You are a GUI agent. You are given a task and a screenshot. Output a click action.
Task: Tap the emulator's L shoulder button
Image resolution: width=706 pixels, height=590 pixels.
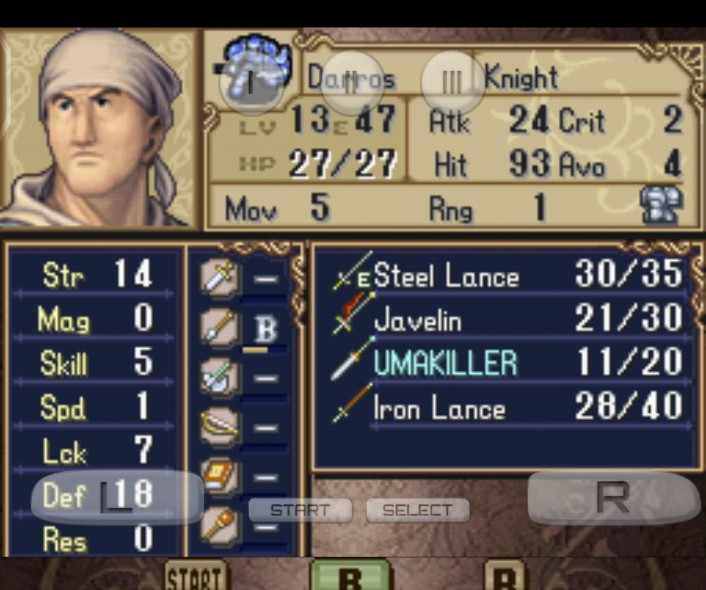[x=117, y=497]
